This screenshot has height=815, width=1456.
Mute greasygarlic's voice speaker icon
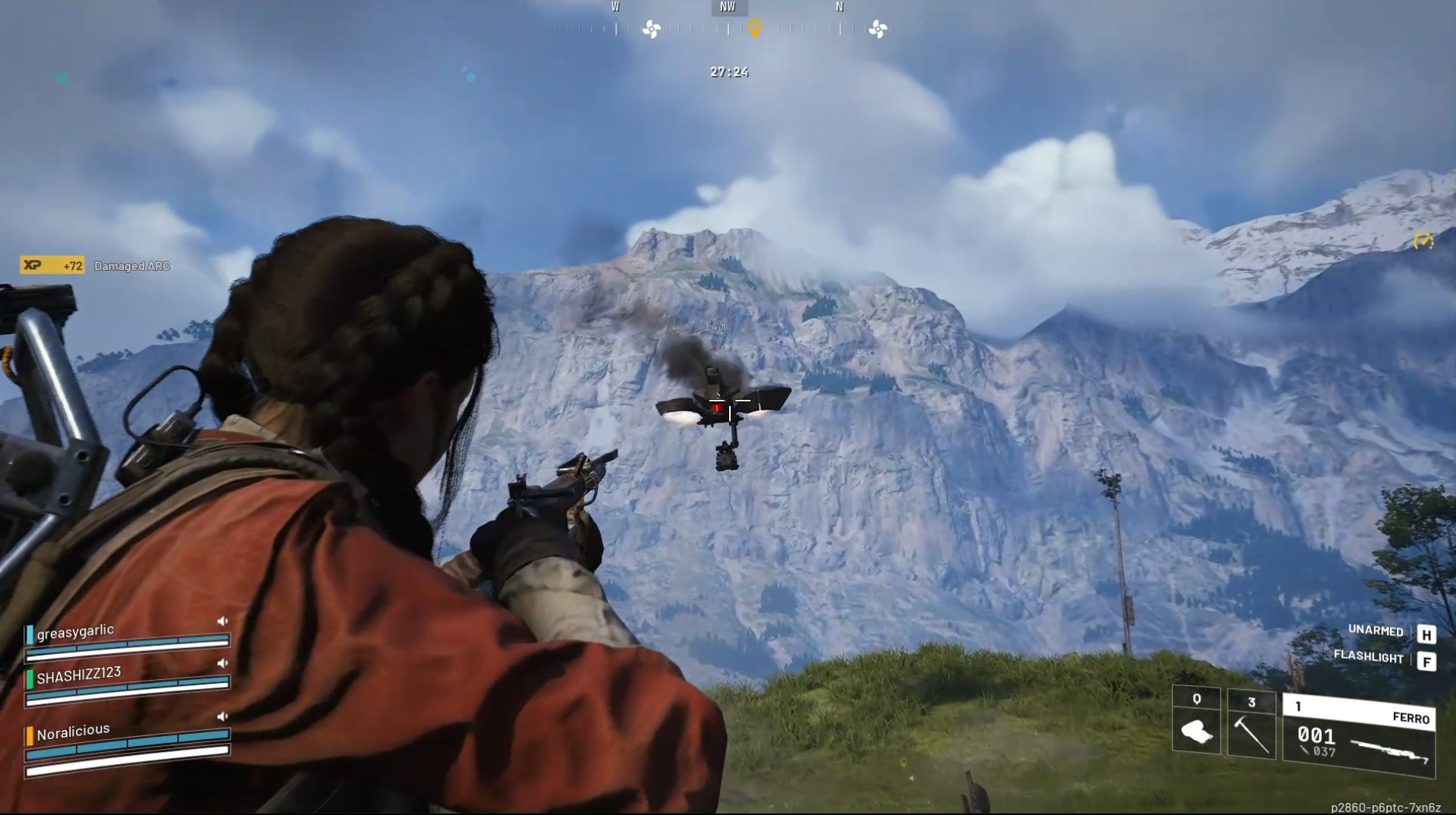(x=222, y=620)
